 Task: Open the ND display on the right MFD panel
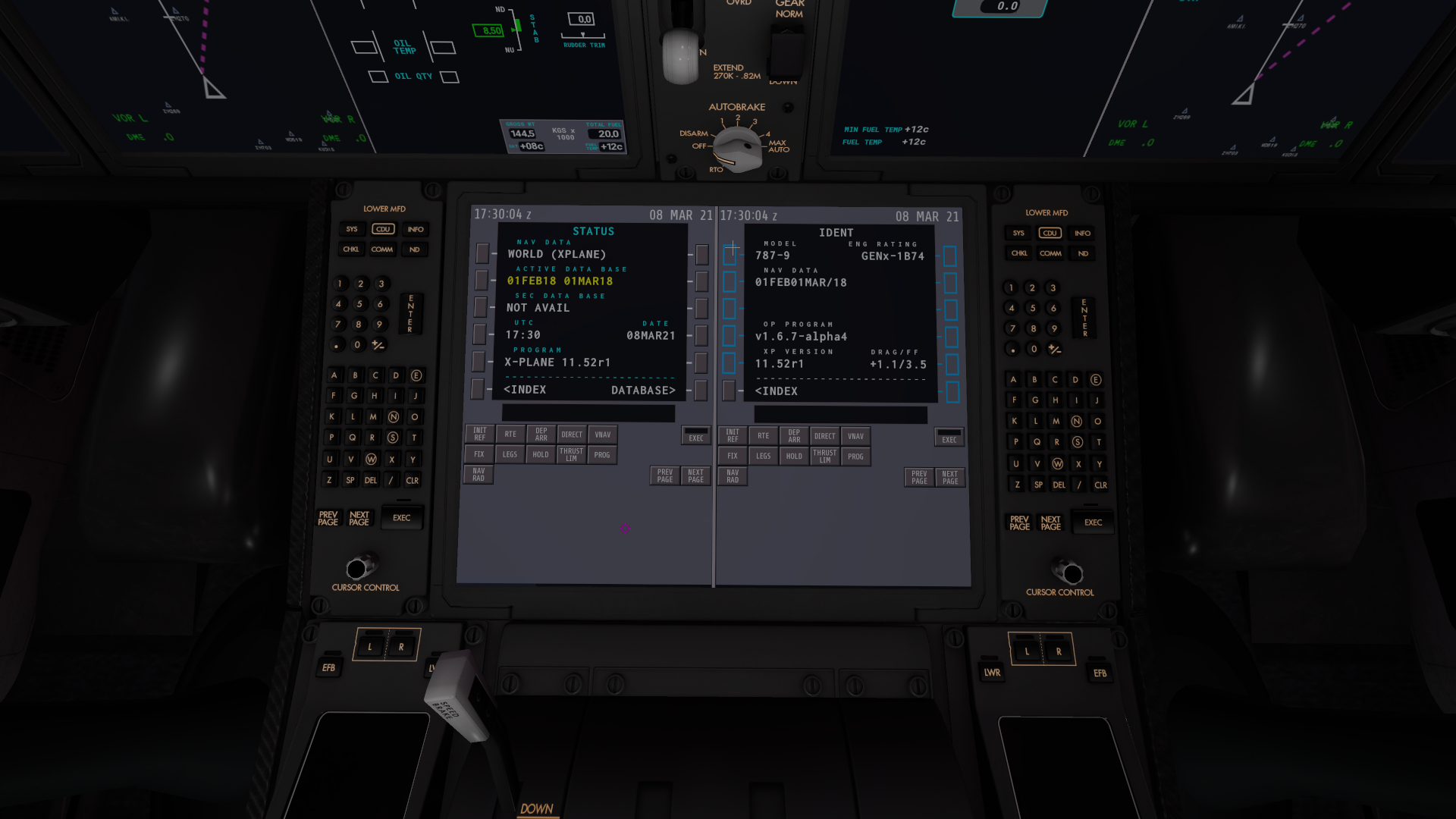[x=1082, y=253]
